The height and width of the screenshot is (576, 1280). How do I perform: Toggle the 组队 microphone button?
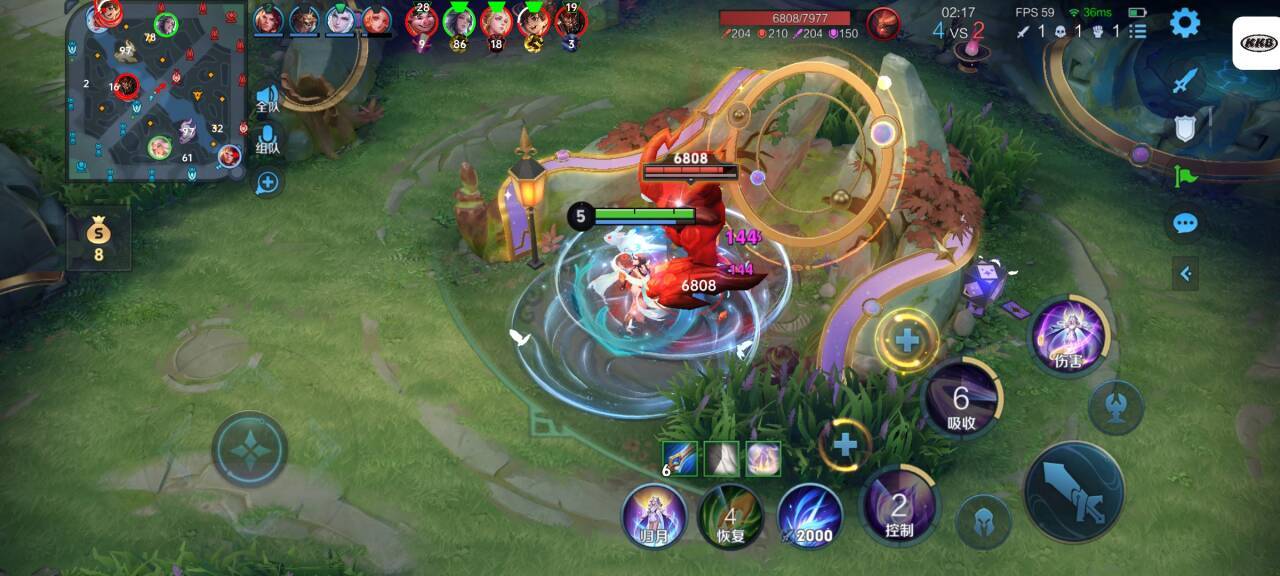coord(267,140)
